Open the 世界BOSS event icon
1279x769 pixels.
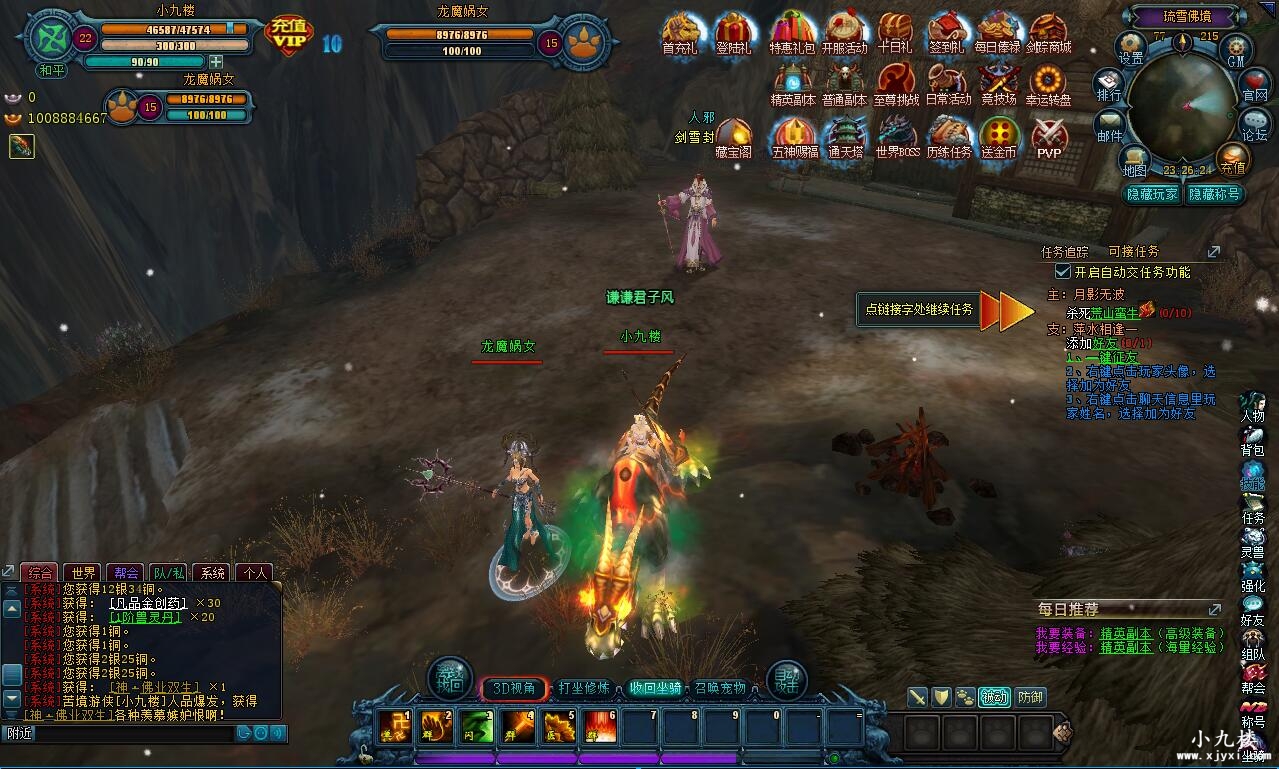897,138
